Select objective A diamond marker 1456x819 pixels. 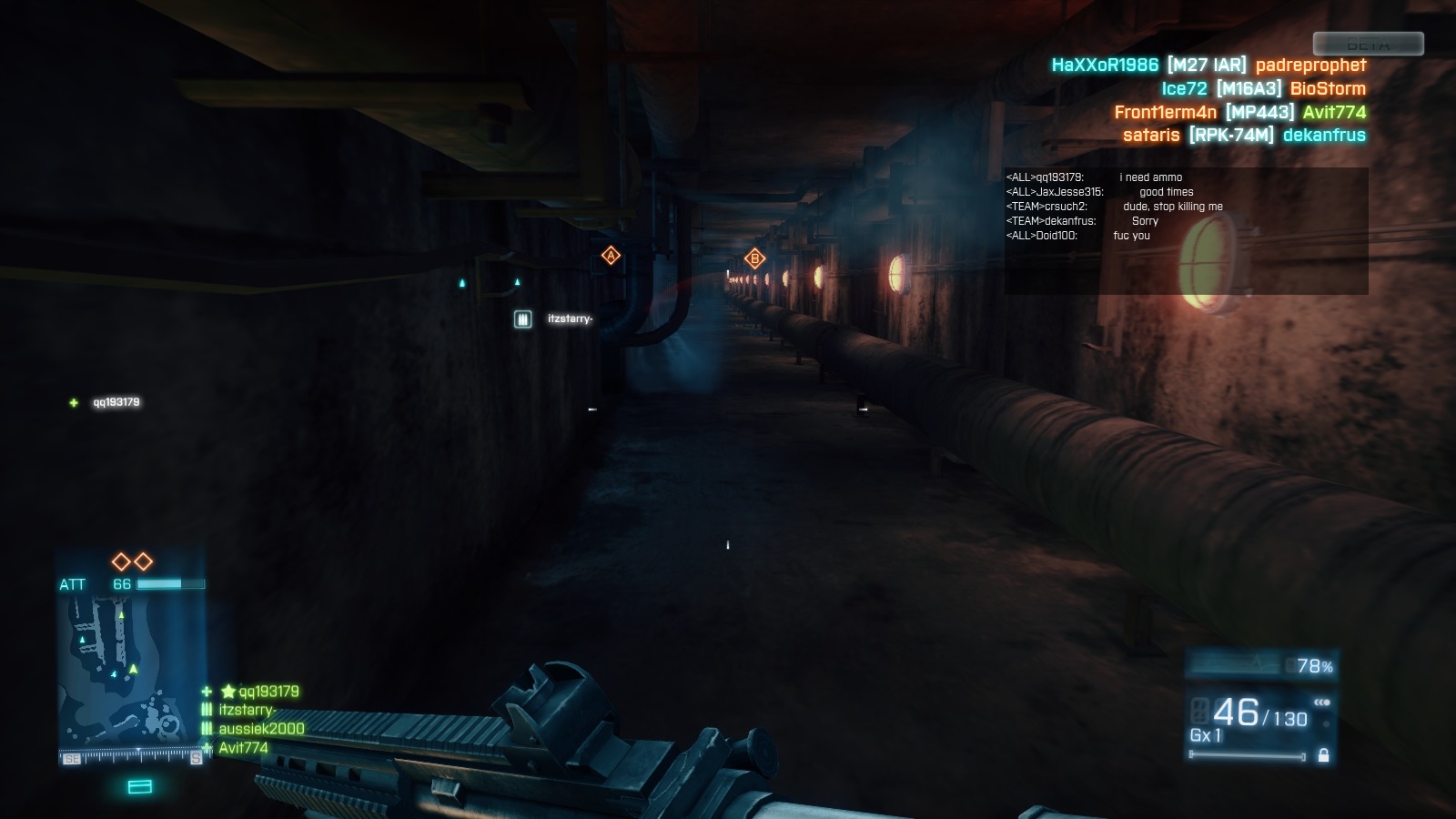[x=611, y=257]
